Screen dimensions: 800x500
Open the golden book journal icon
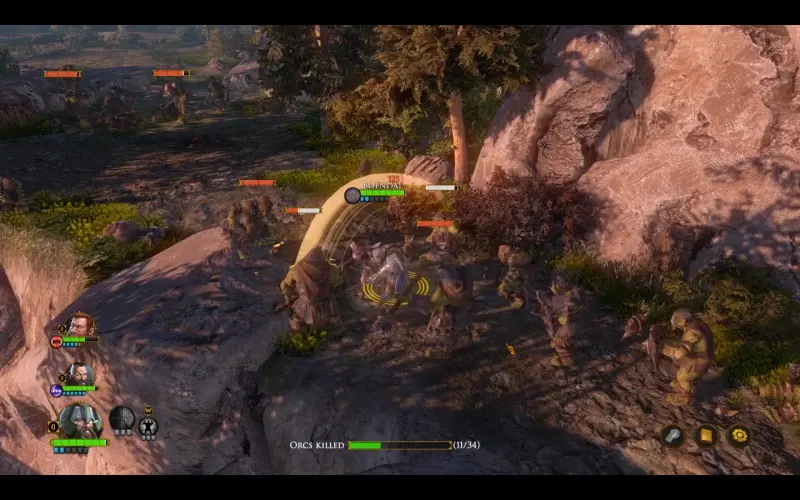pyautogui.click(x=706, y=435)
